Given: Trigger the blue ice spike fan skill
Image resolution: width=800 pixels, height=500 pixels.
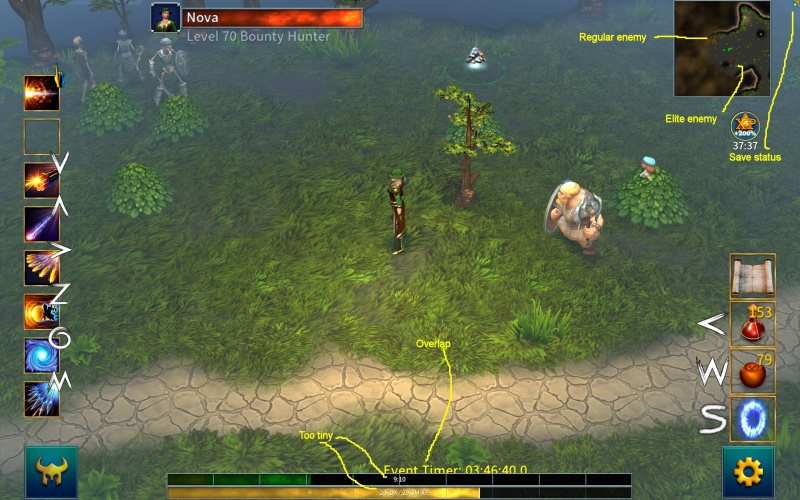Looking at the screenshot, I should 42,399.
